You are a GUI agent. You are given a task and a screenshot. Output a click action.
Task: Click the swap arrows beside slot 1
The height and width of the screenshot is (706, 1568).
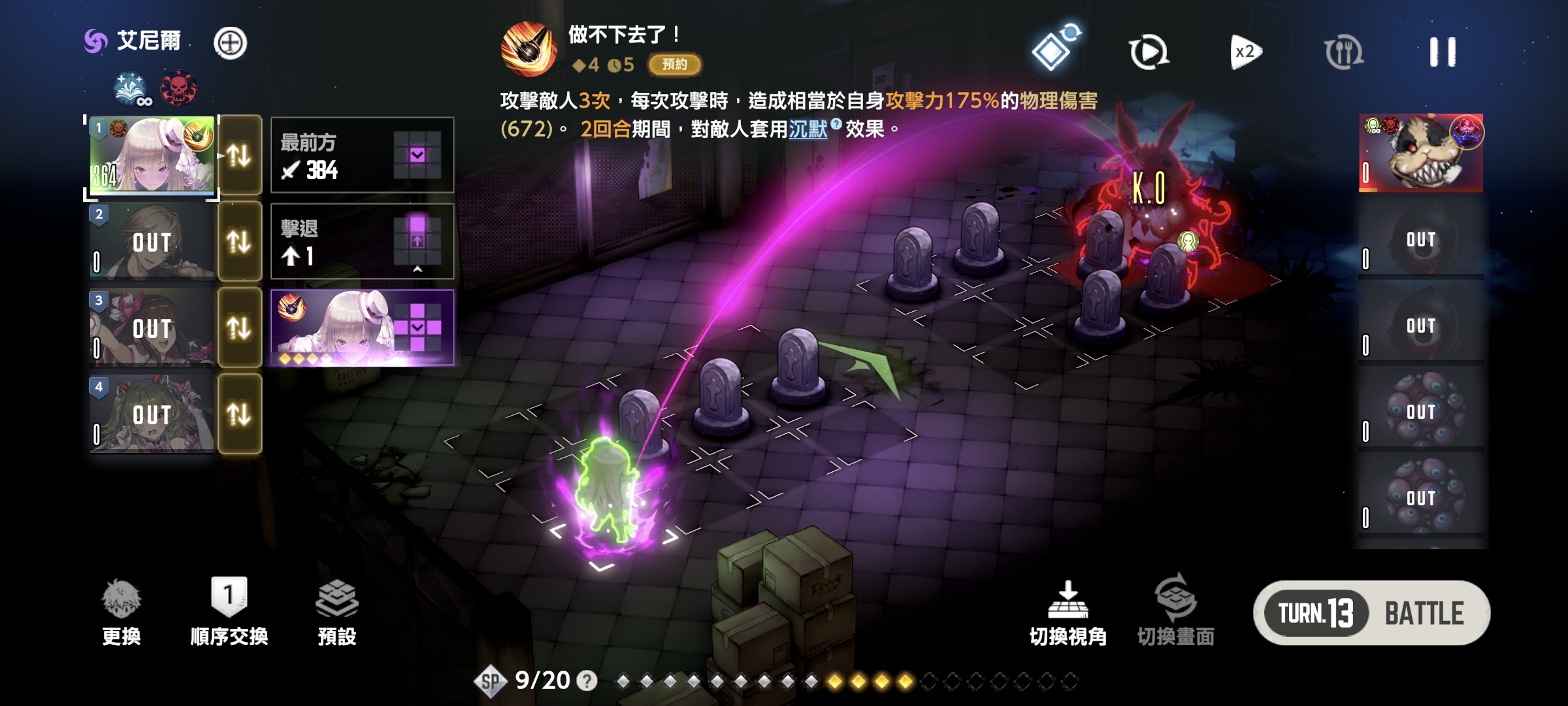pyautogui.click(x=239, y=156)
